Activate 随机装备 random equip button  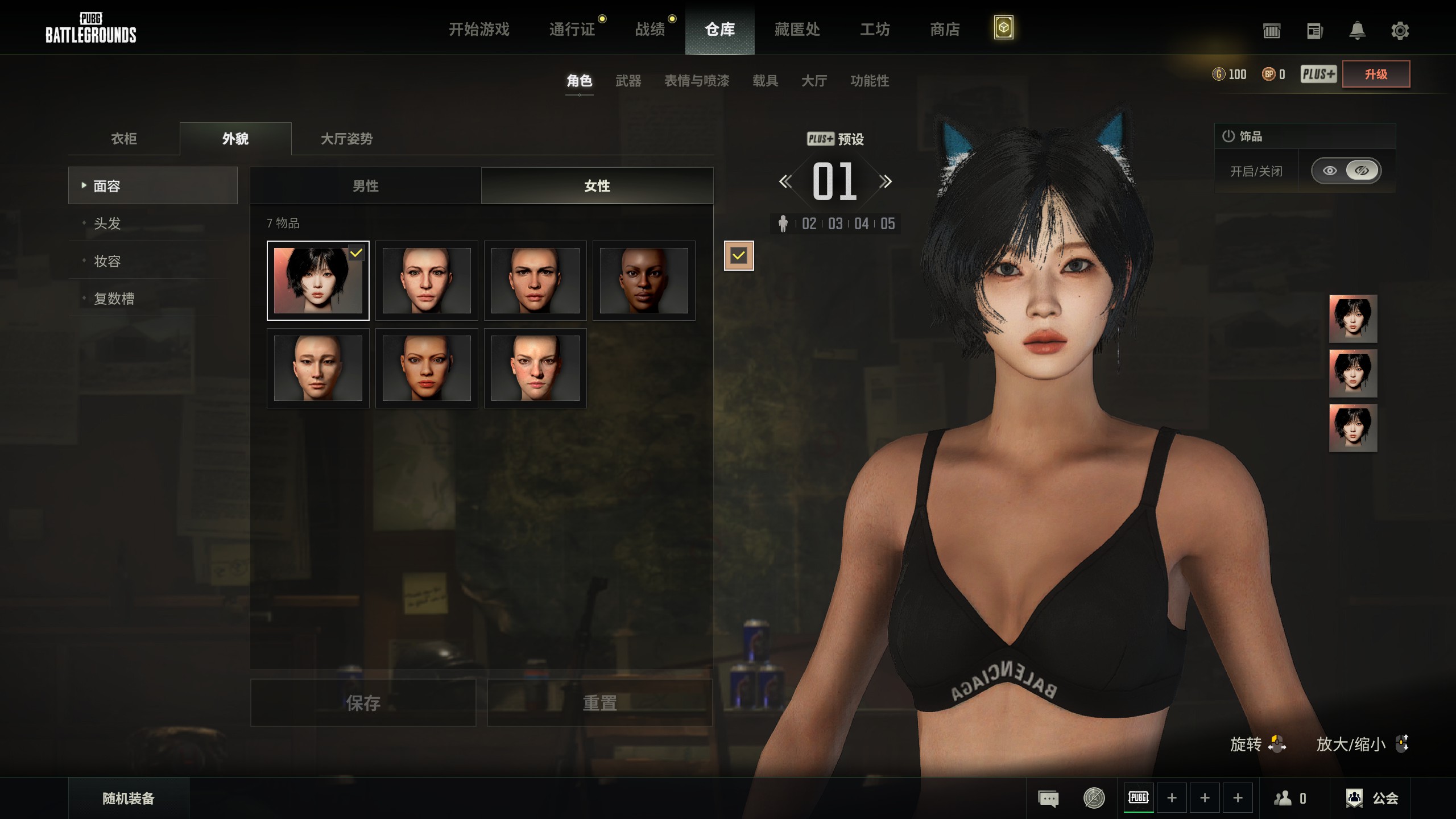(x=129, y=799)
